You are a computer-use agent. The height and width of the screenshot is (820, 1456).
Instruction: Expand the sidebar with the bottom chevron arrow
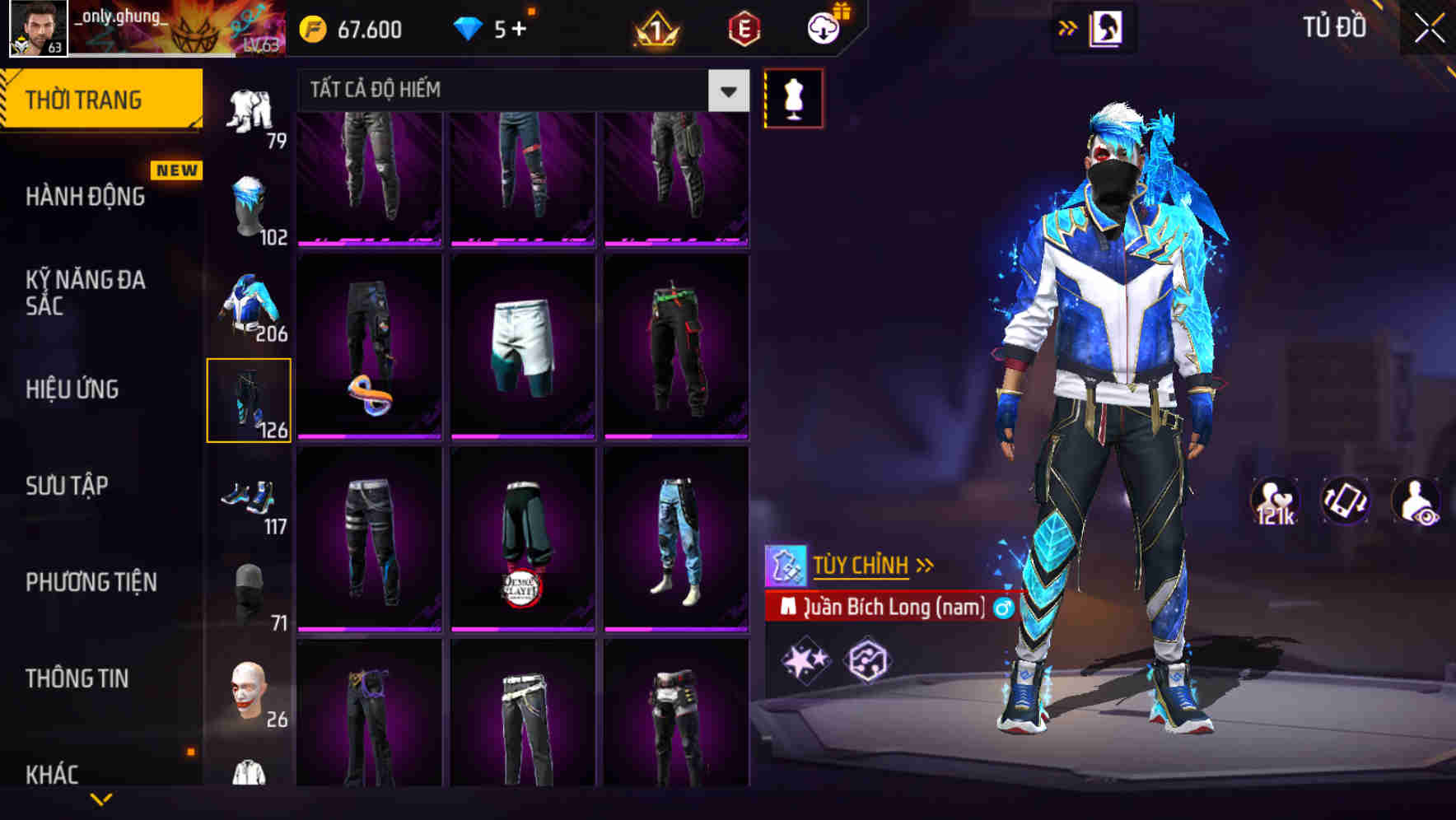point(103,799)
